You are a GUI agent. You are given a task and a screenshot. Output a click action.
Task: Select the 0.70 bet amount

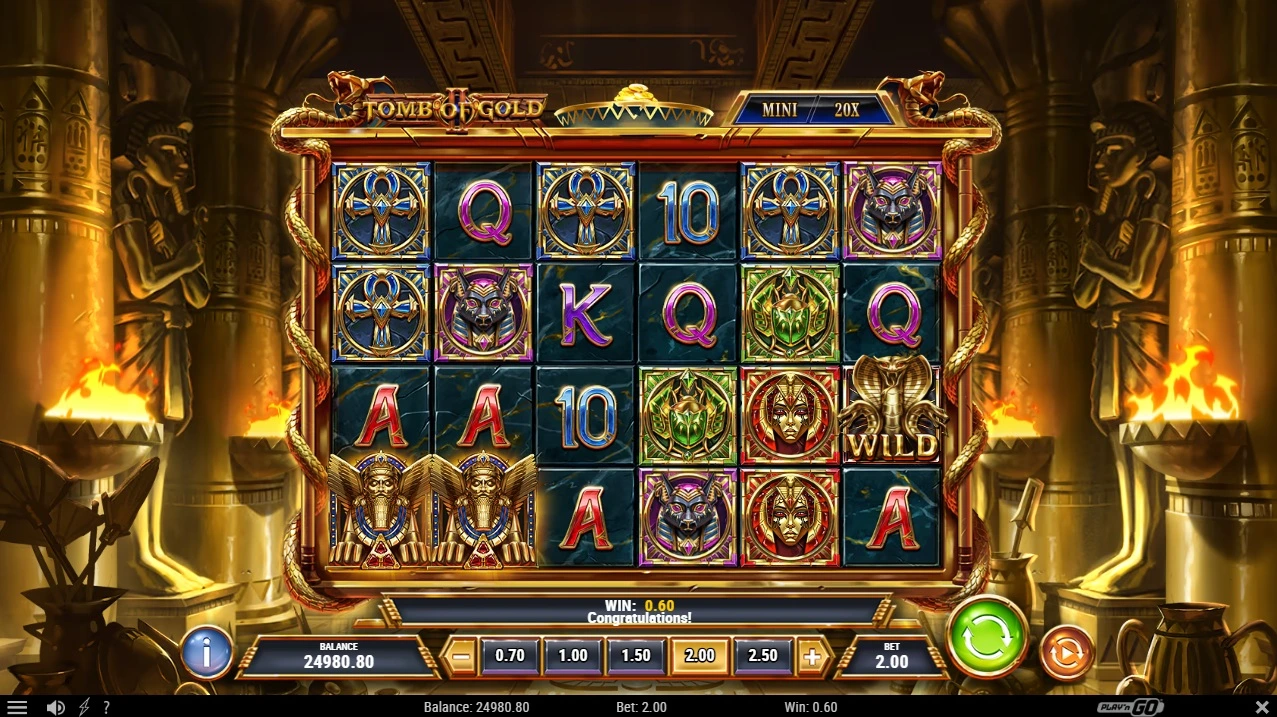pyautogui.click(x=510, y=656)
